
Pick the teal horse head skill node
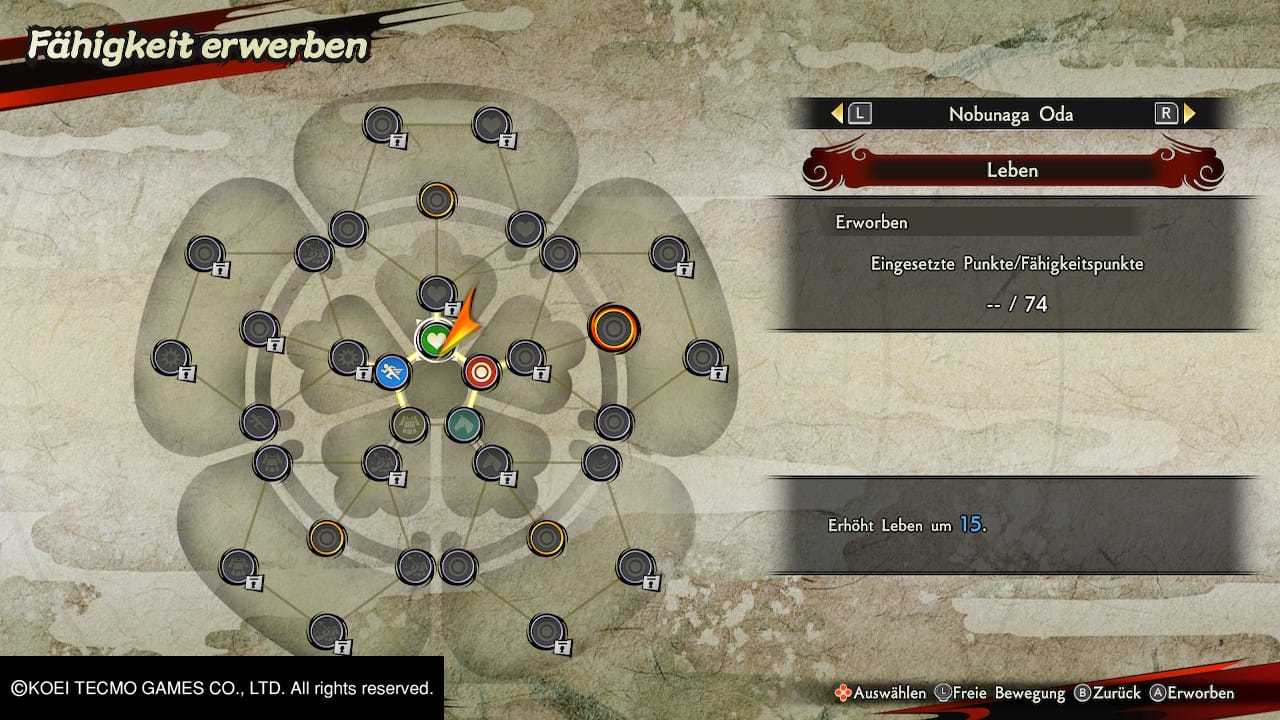pos(463,424)
